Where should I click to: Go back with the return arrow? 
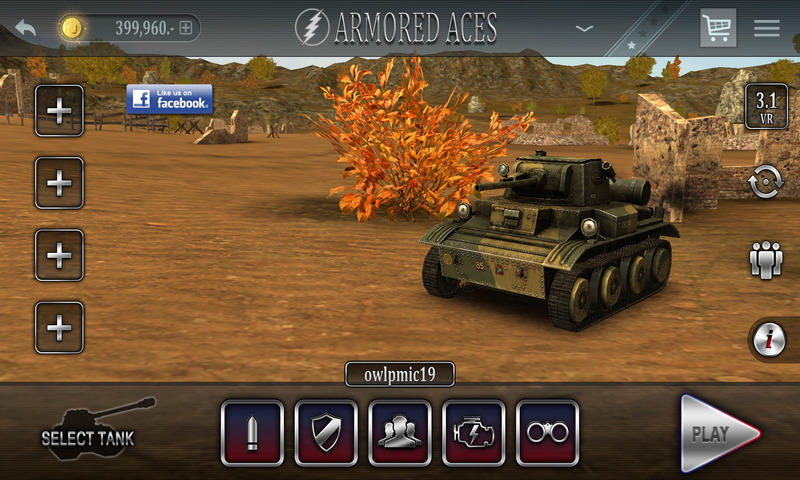25,28
